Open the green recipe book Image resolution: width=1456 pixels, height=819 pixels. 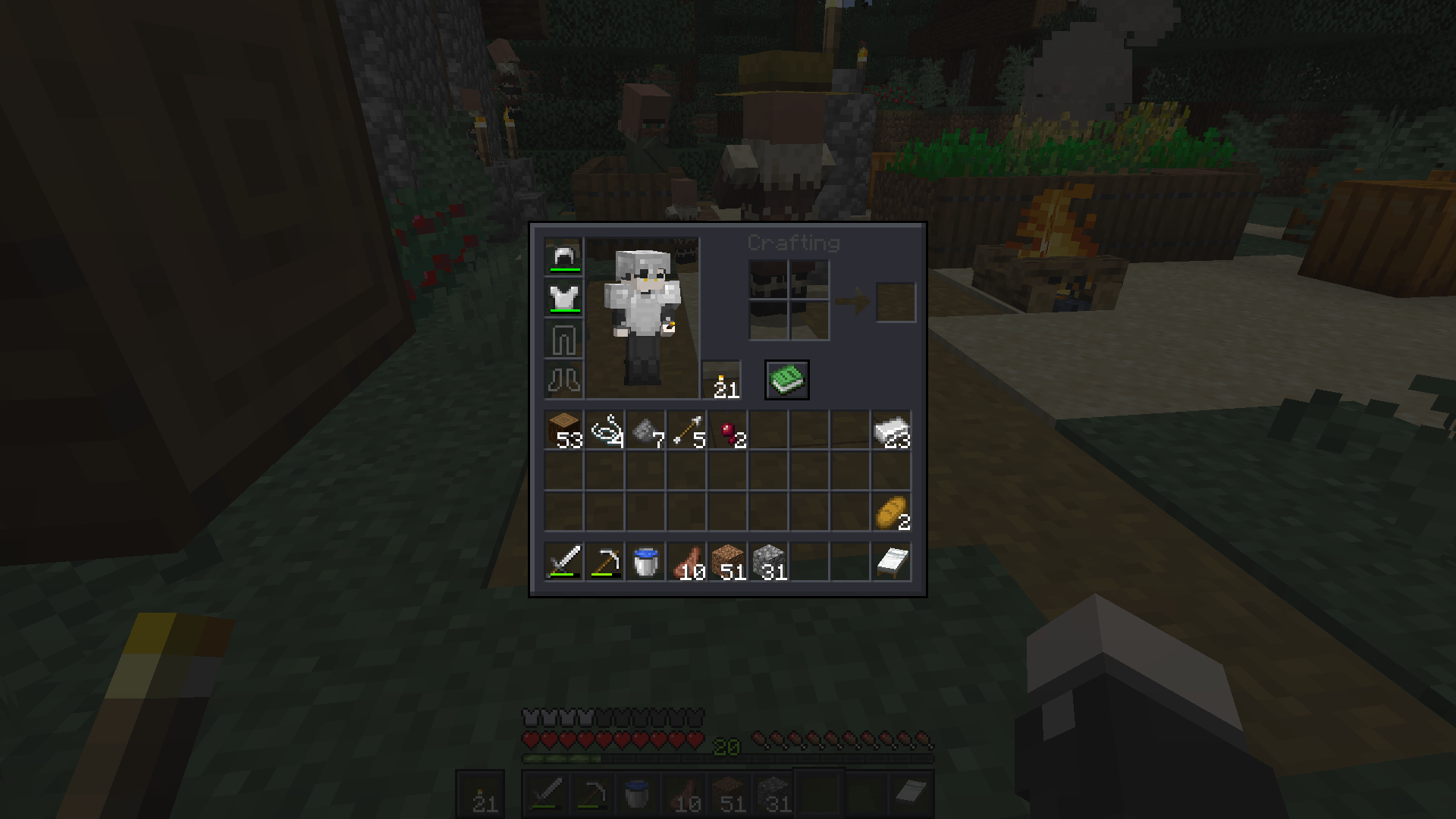(x=787, y=380)
